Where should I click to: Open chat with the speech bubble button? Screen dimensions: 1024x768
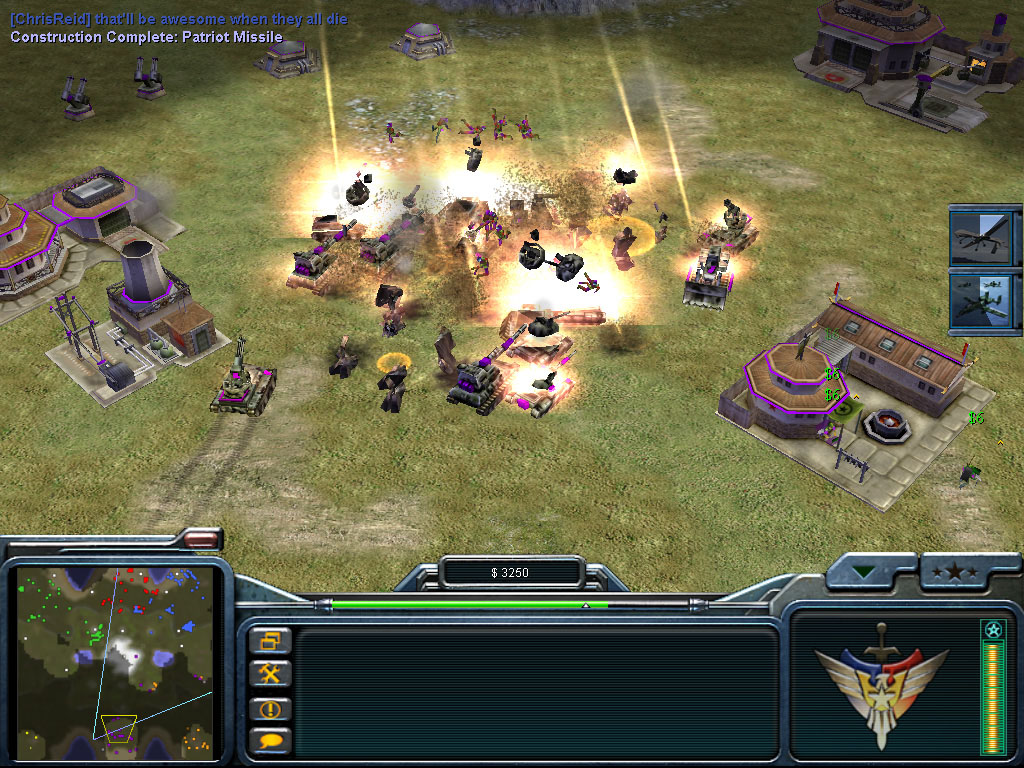(271, 741)
